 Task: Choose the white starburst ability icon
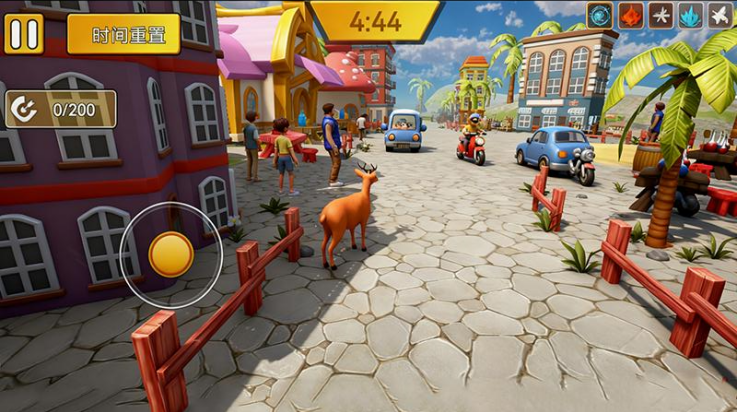click(659, 15)
